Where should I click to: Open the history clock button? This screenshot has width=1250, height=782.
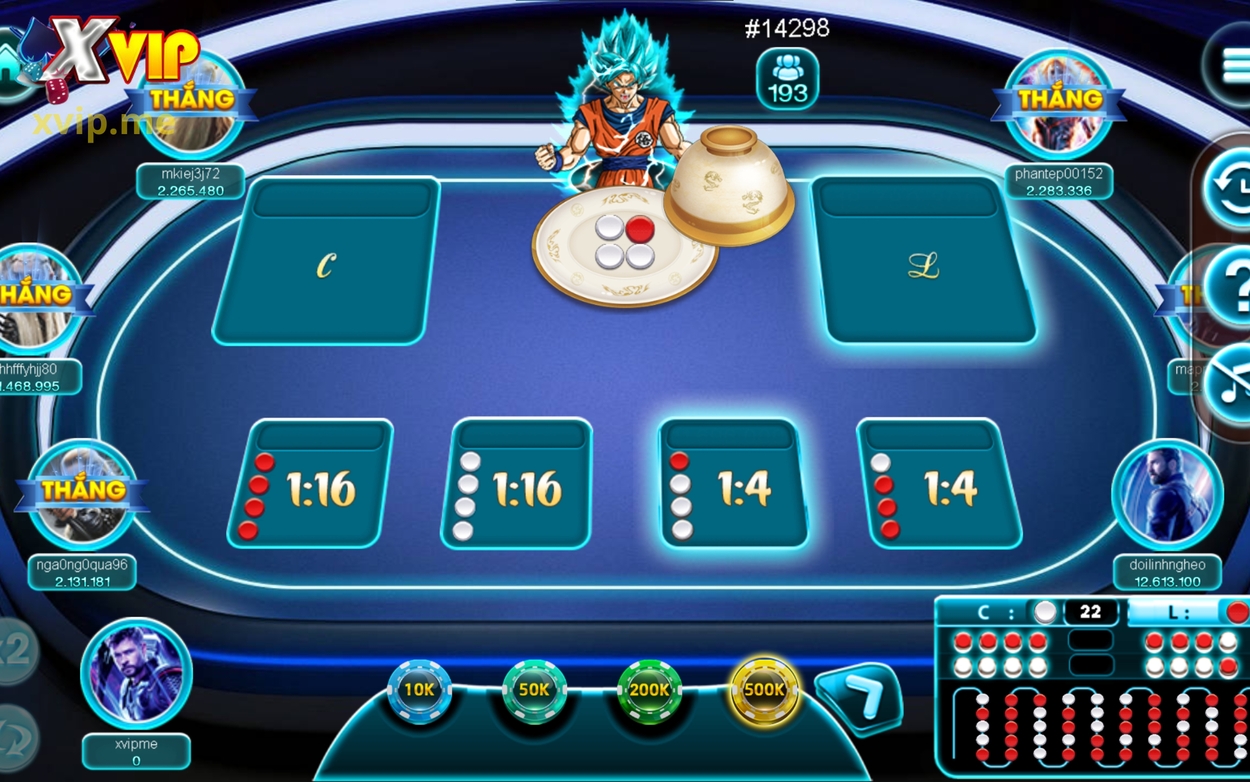tap(1230, 185)
